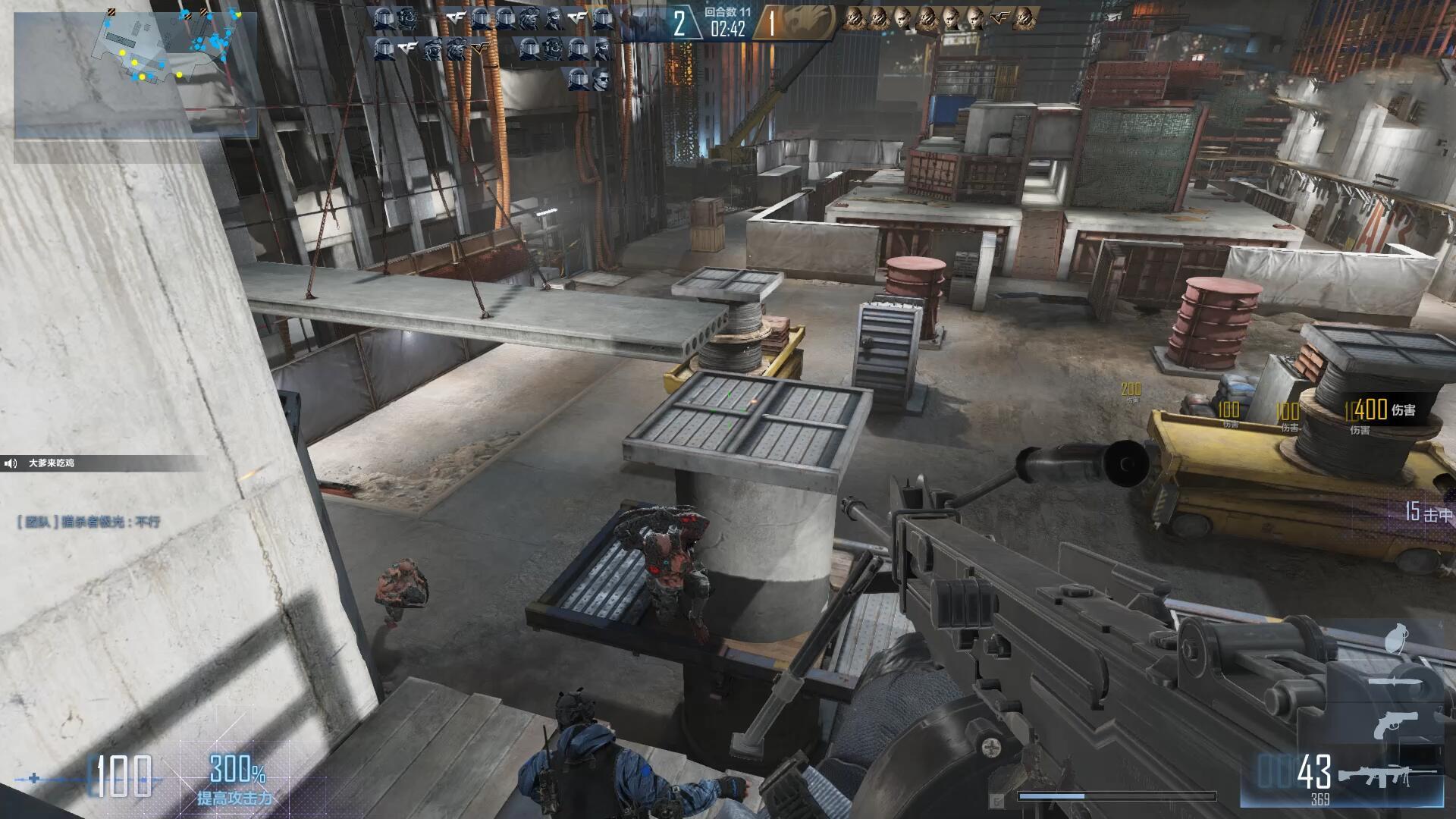Click the golden lion enemy team emblem

click(x=807, y=23)
